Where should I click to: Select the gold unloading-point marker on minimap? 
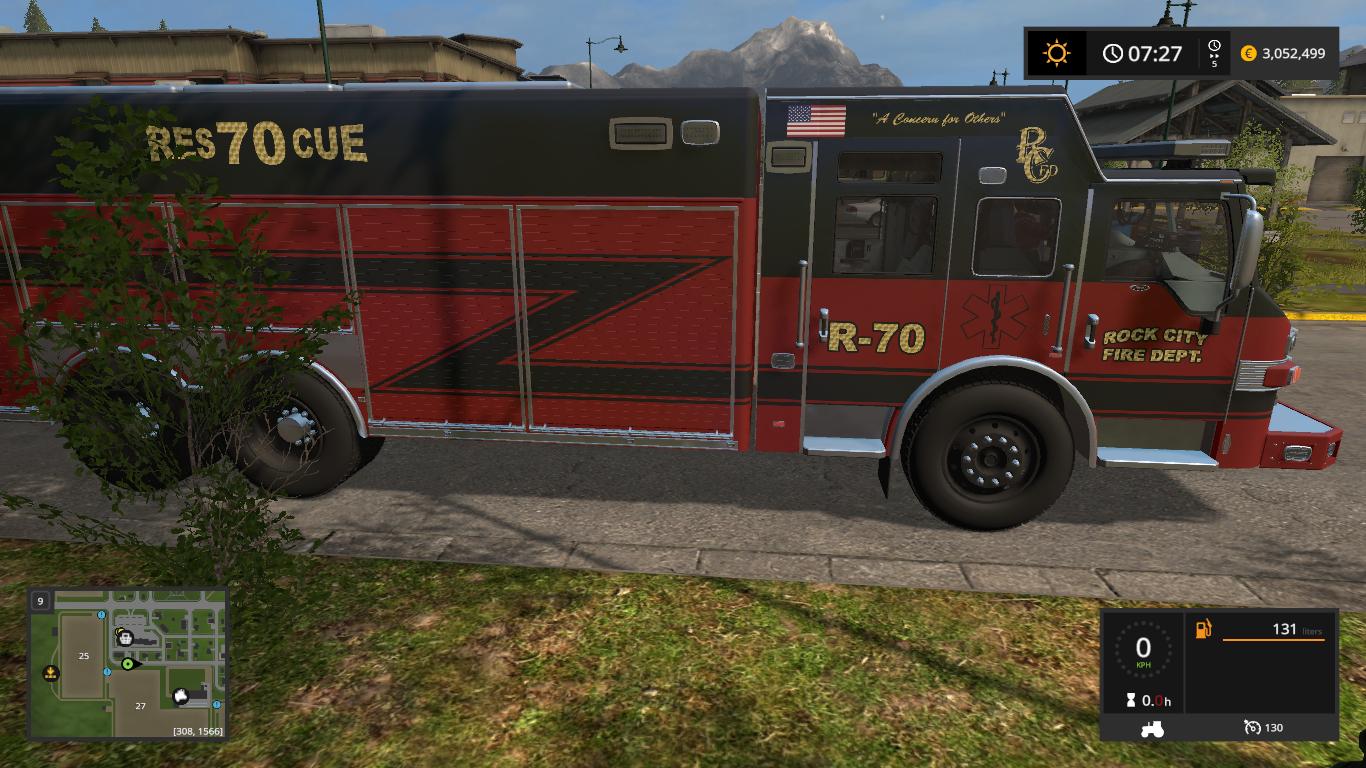click(x=50, y=673)
